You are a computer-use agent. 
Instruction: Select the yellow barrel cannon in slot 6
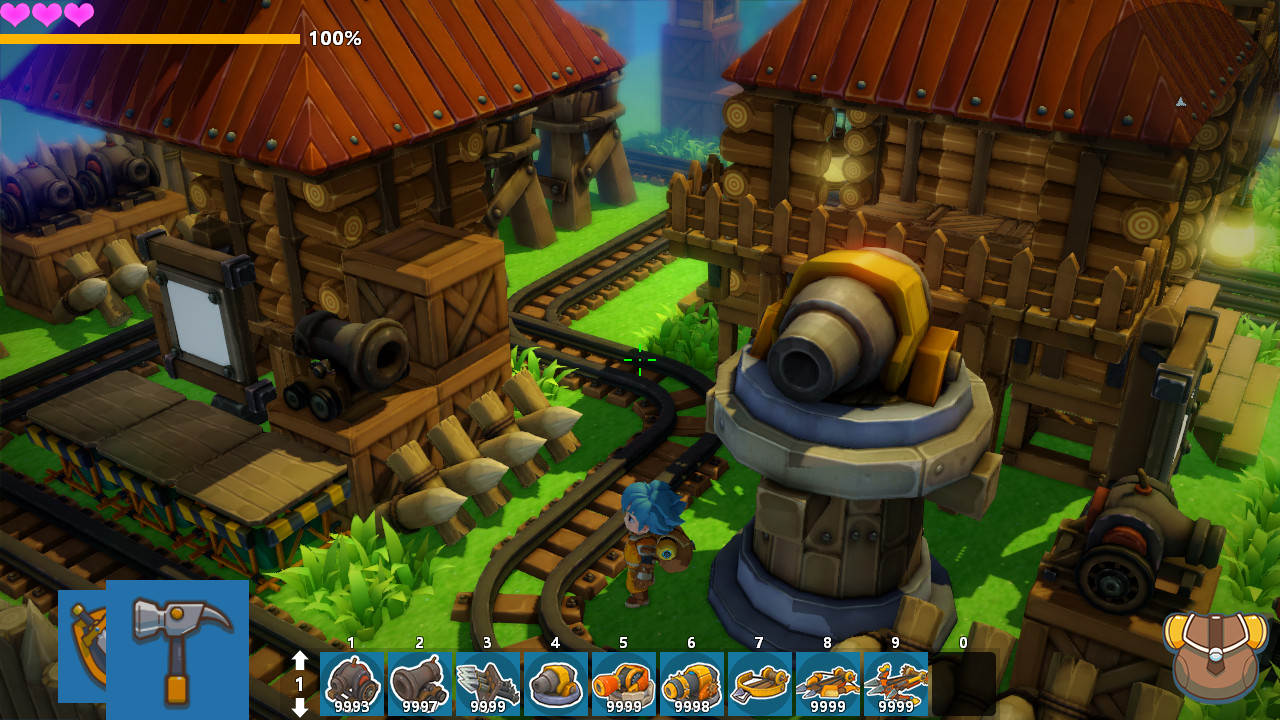pos(692,684)
